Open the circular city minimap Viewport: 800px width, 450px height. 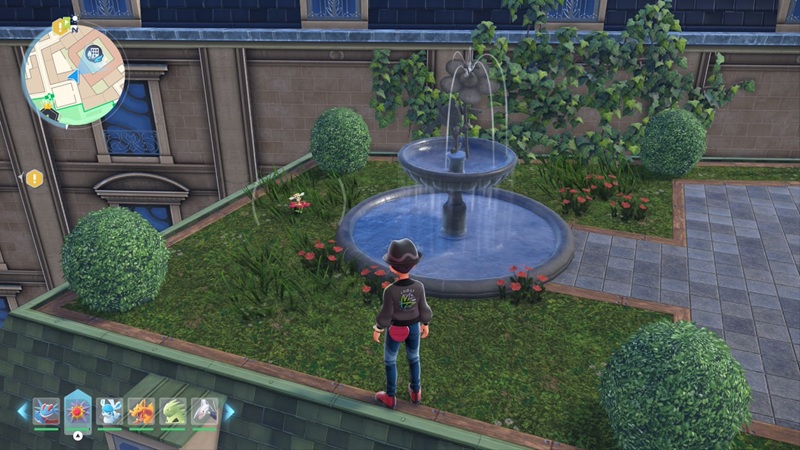(x=74, y=74)
